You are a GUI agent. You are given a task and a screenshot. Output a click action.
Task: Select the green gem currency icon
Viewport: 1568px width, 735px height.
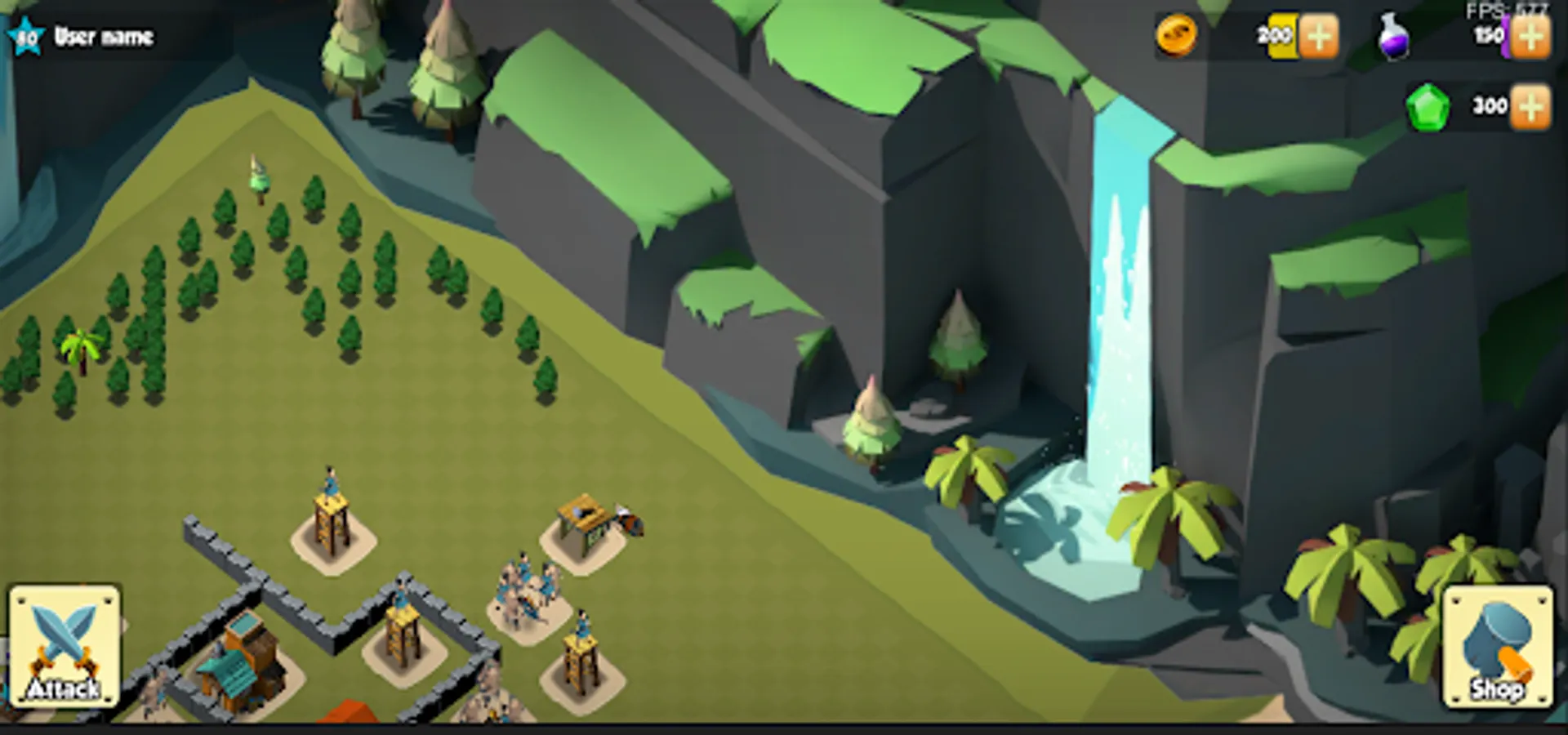1428,106
